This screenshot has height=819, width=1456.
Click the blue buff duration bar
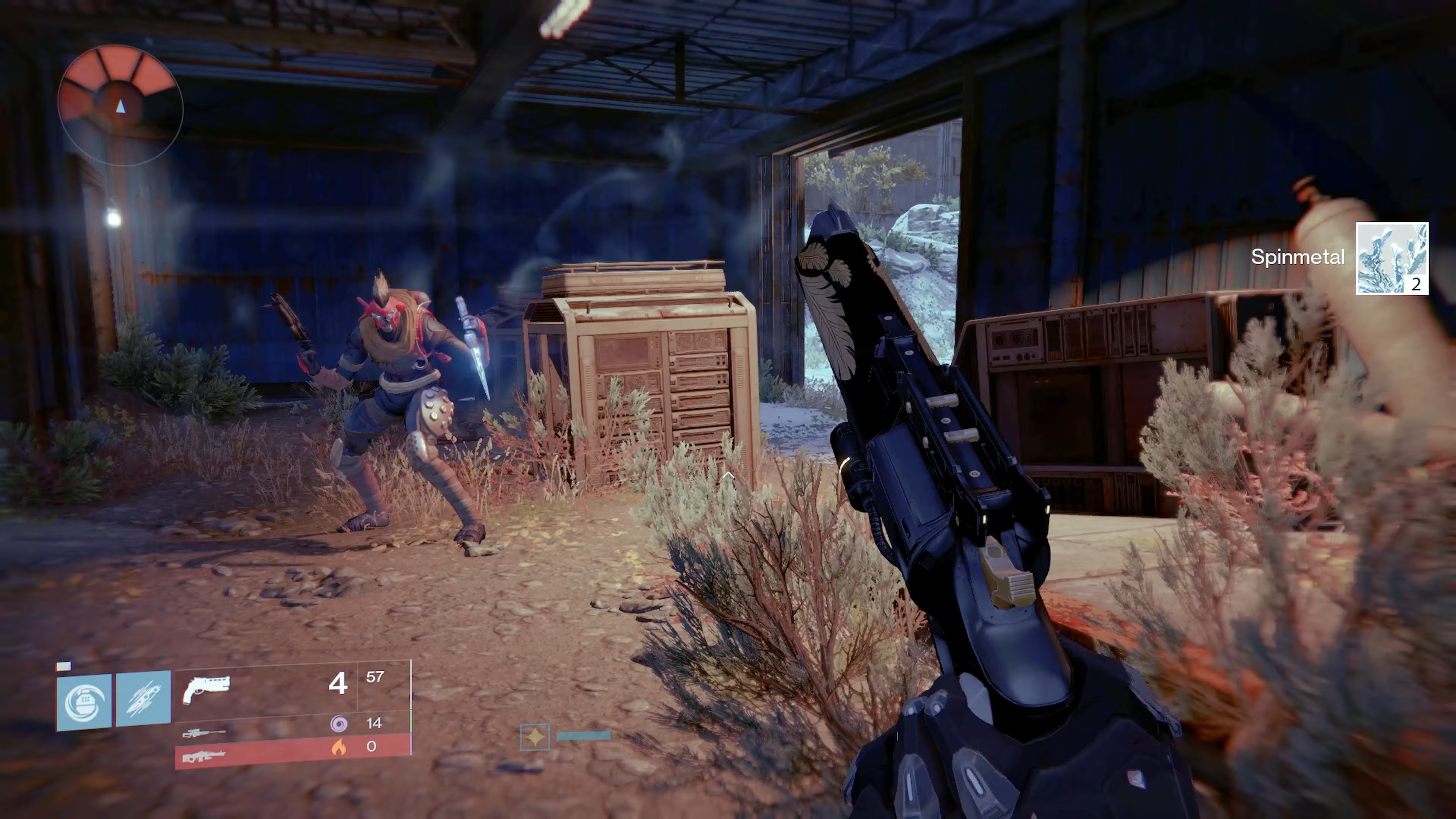tap(583, 735)
